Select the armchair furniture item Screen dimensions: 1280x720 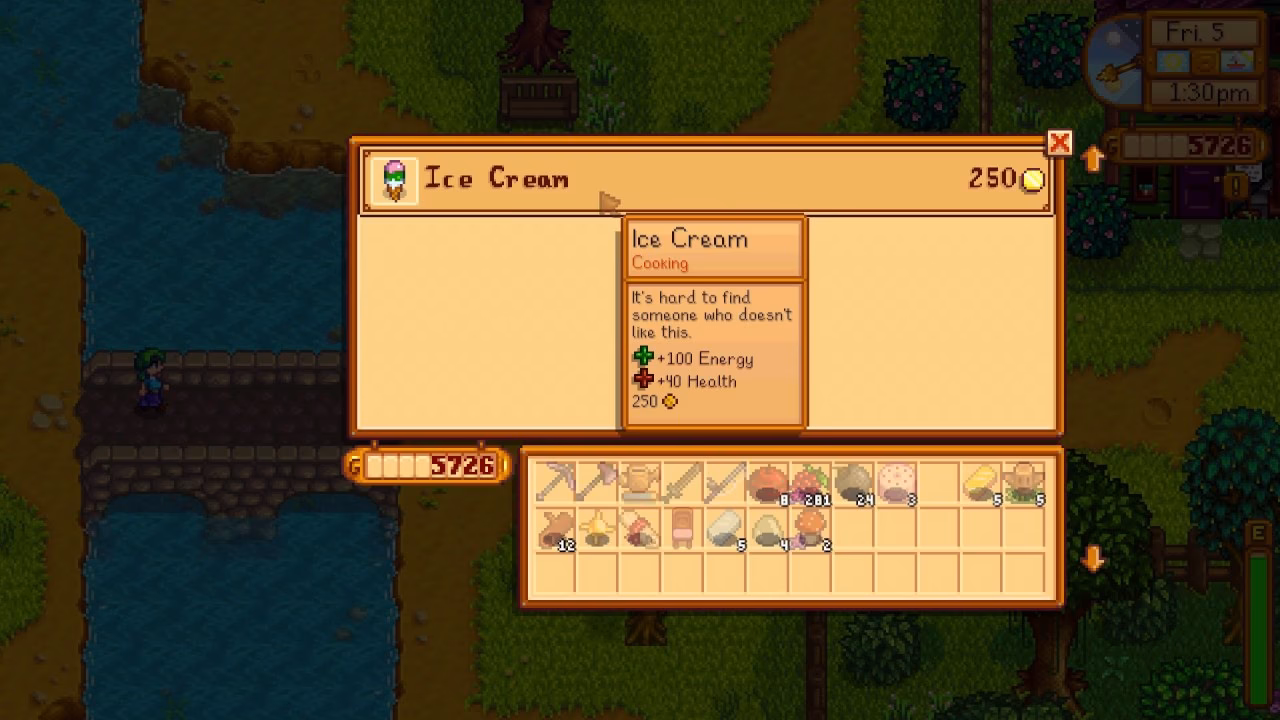tap(686, 531)
